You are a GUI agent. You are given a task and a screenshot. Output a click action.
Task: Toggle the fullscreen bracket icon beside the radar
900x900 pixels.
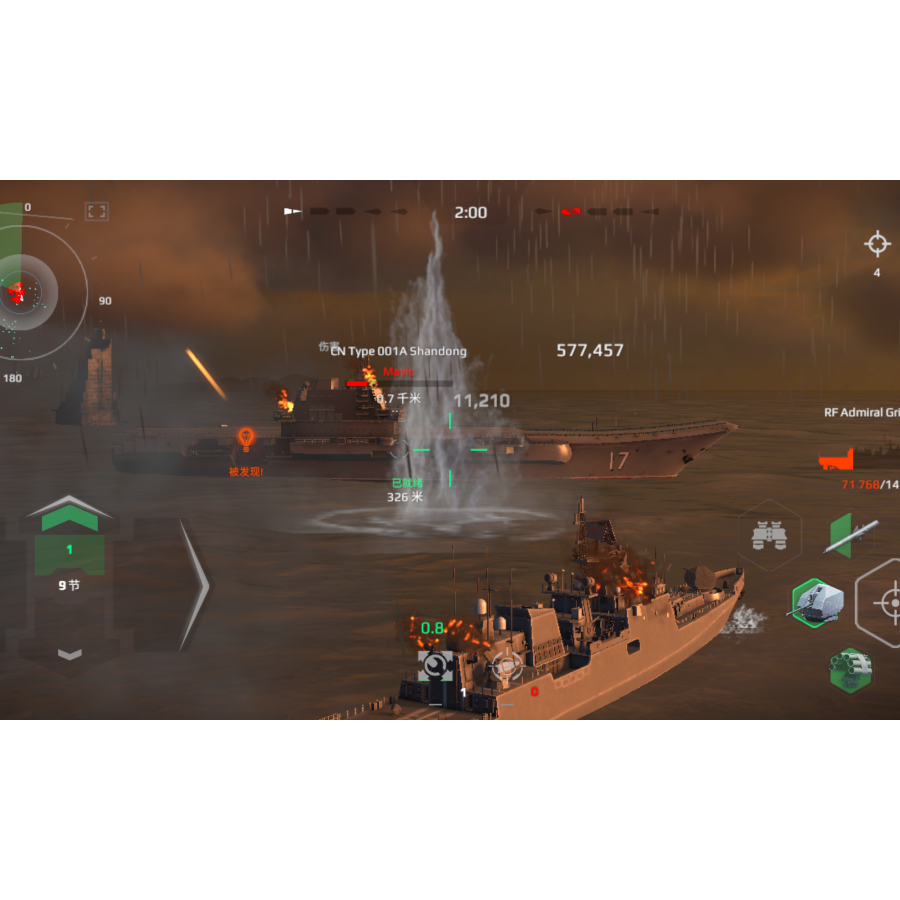tap(97, 211)
